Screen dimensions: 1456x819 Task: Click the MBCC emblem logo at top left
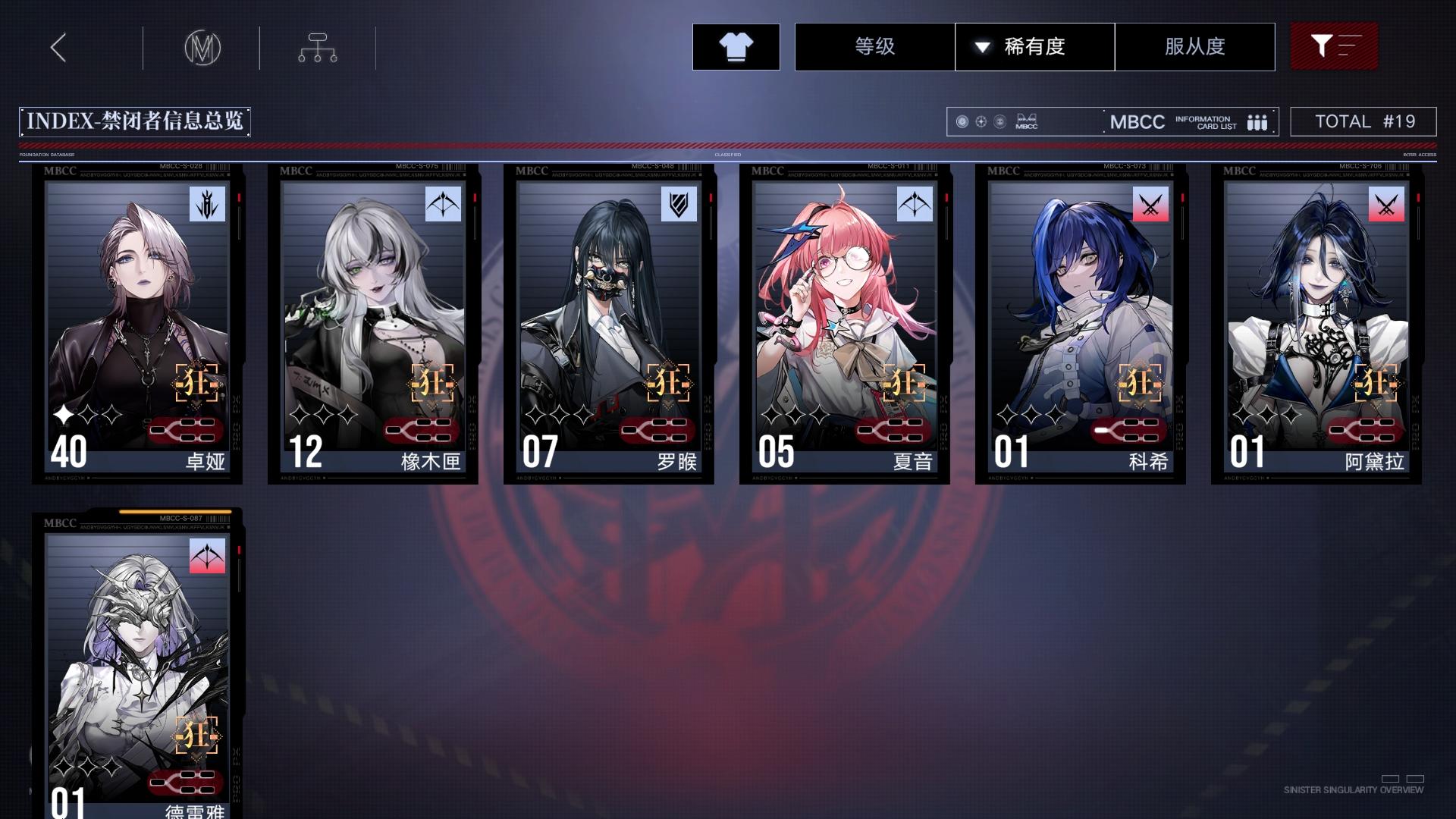click(202, 47)
